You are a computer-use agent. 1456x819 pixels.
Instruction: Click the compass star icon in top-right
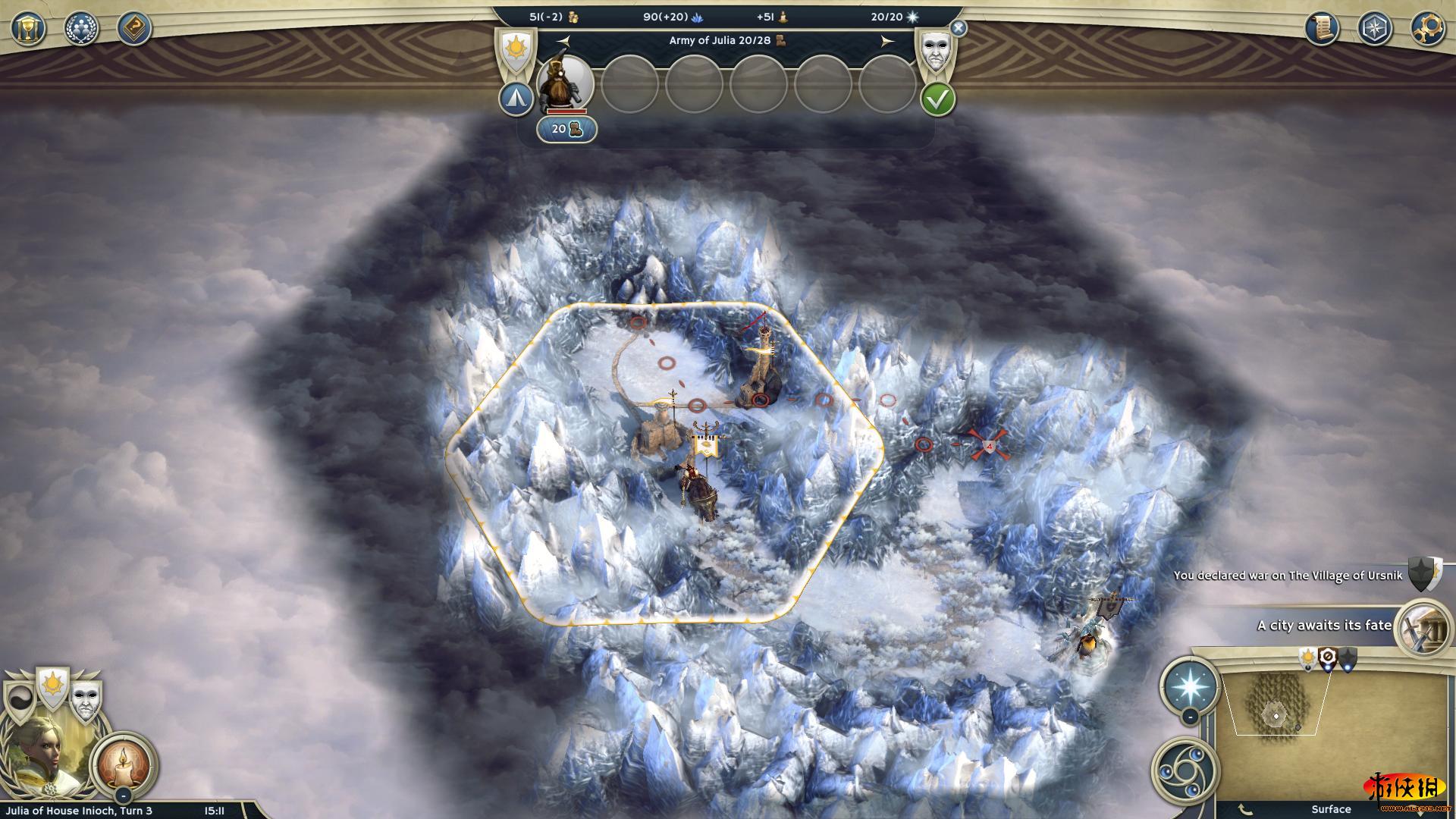point(1374,29)
